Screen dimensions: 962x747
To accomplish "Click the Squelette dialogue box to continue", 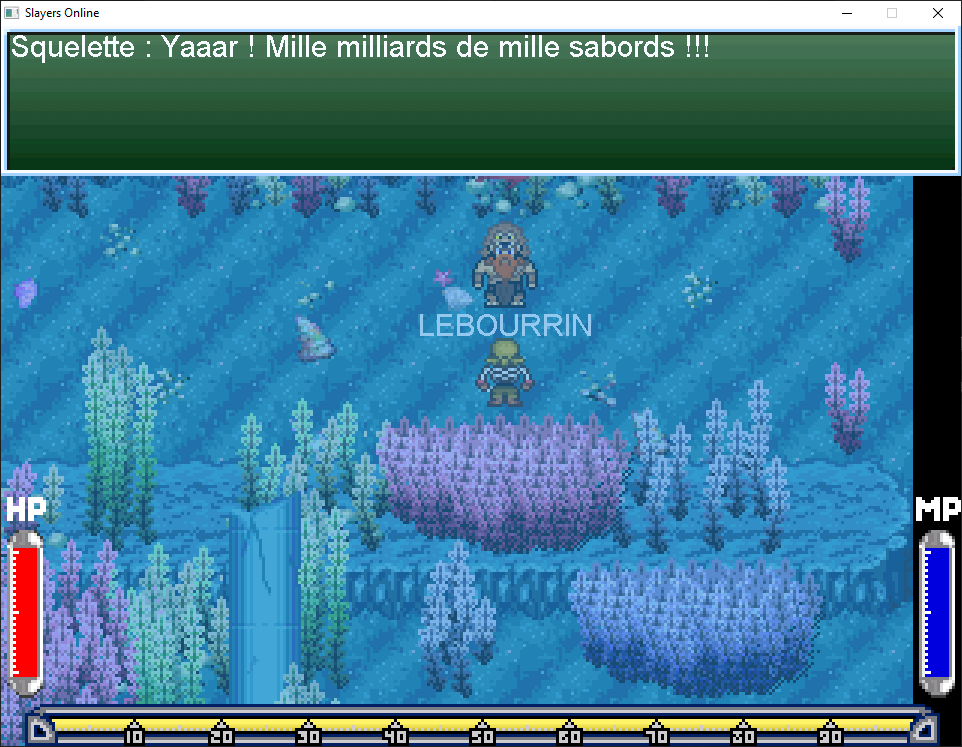I will click(x=480, y=100).
